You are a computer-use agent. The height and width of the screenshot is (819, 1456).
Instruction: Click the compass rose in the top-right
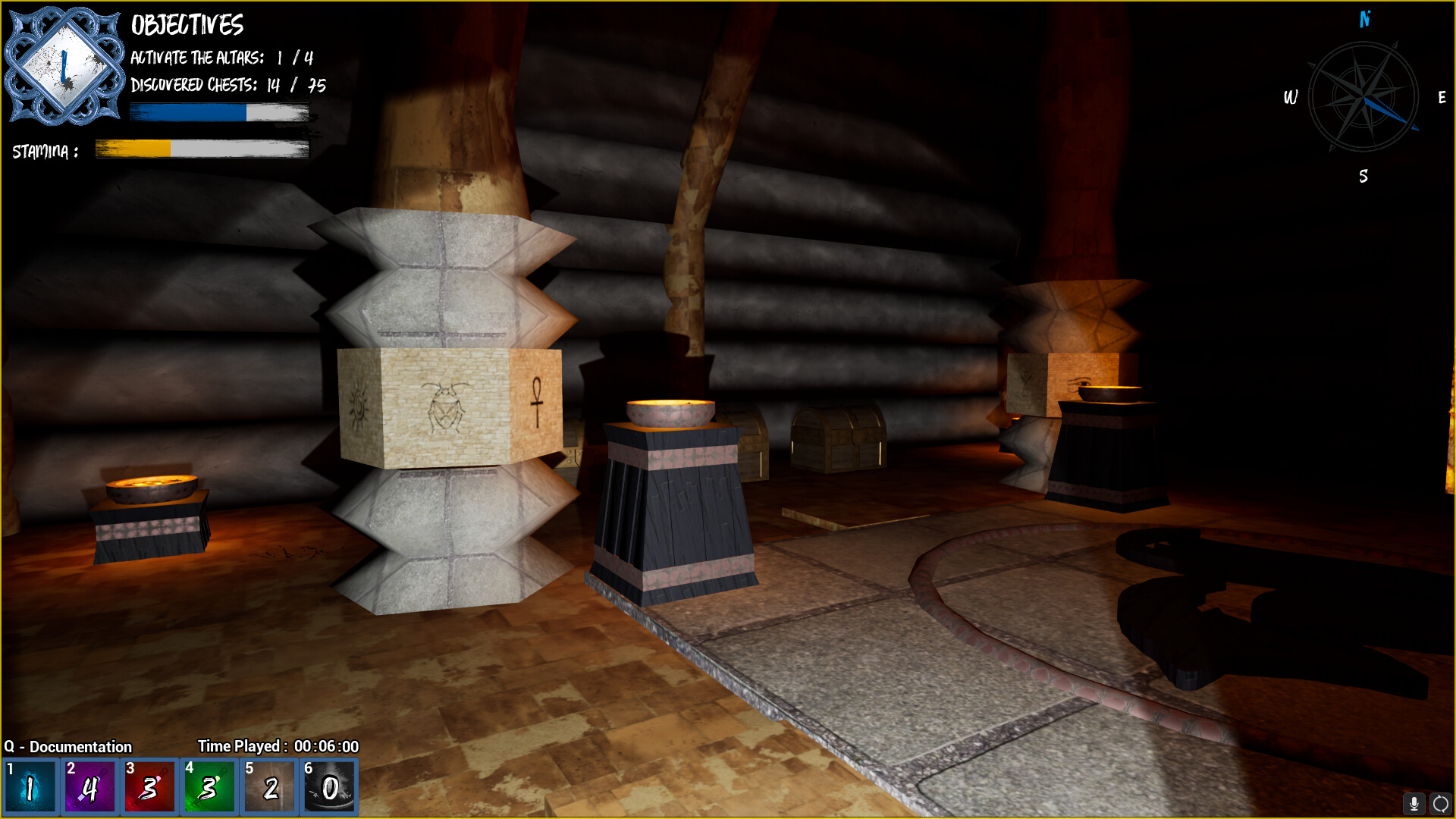pos(1365,97)
